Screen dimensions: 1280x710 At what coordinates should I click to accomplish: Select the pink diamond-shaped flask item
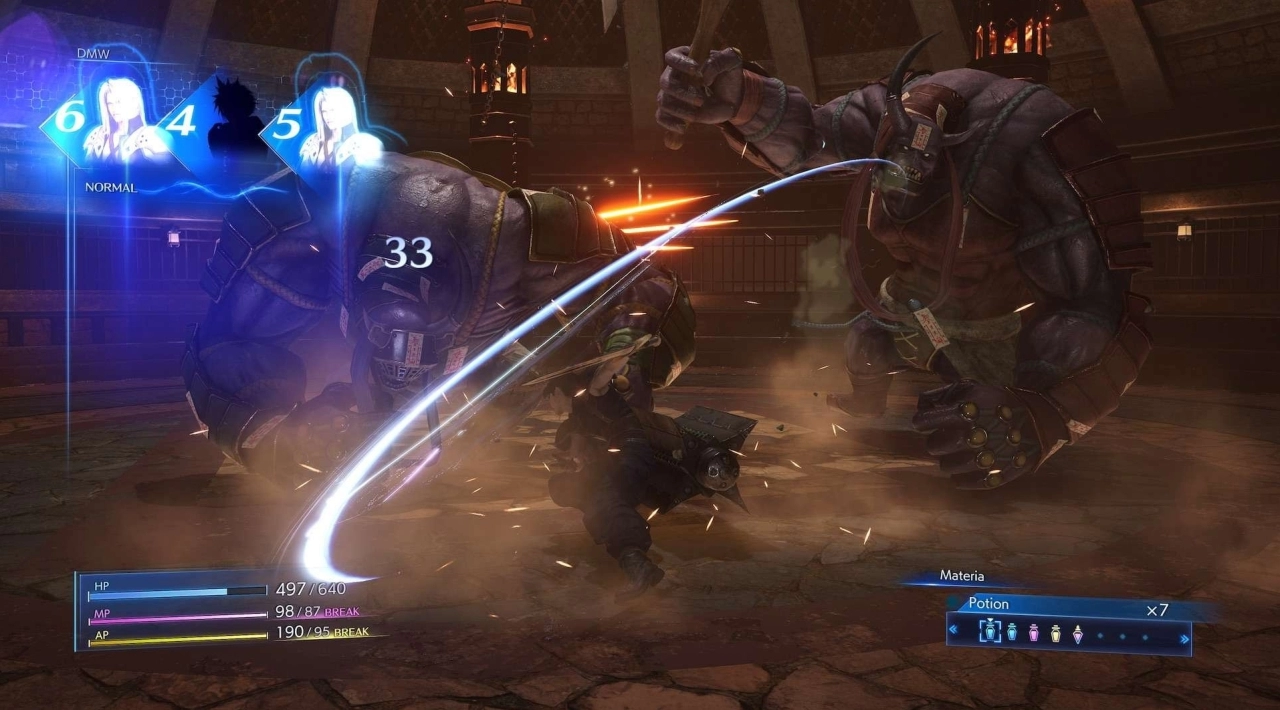click(1077, 633)
